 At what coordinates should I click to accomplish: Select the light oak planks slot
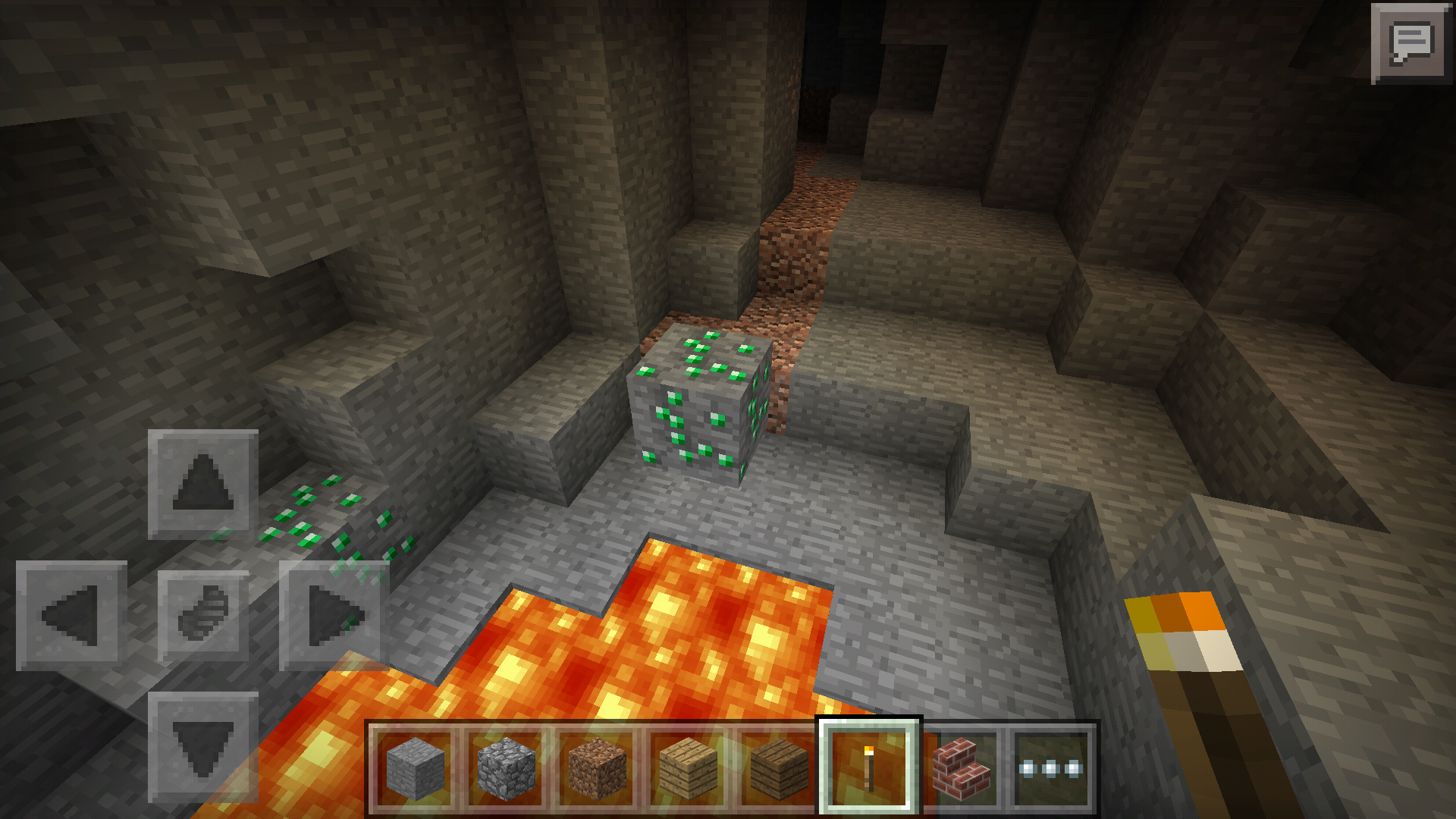tap(688, 767)
